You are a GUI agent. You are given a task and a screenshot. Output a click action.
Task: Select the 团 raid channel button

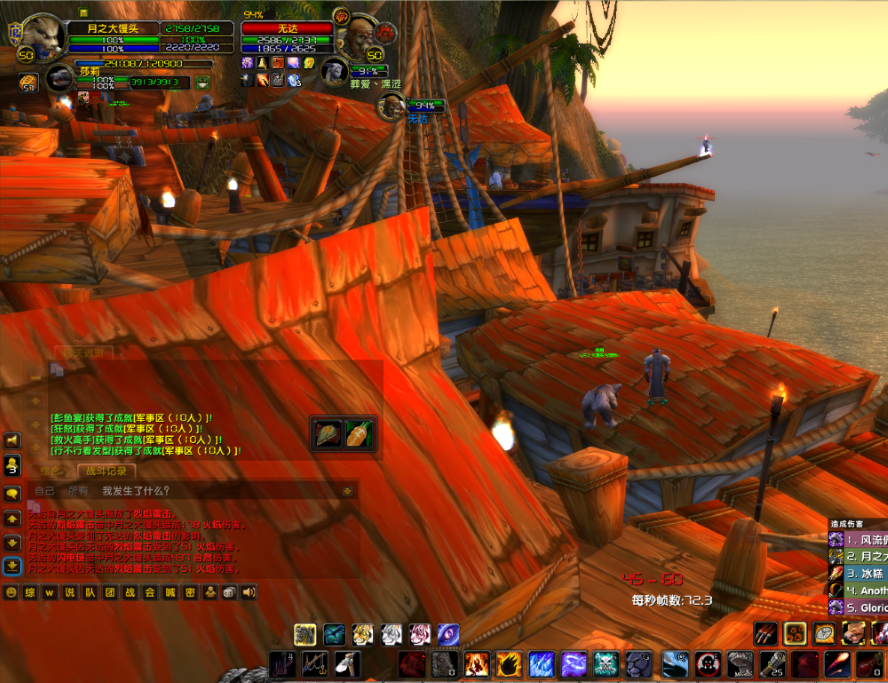[x=110, y=593]
